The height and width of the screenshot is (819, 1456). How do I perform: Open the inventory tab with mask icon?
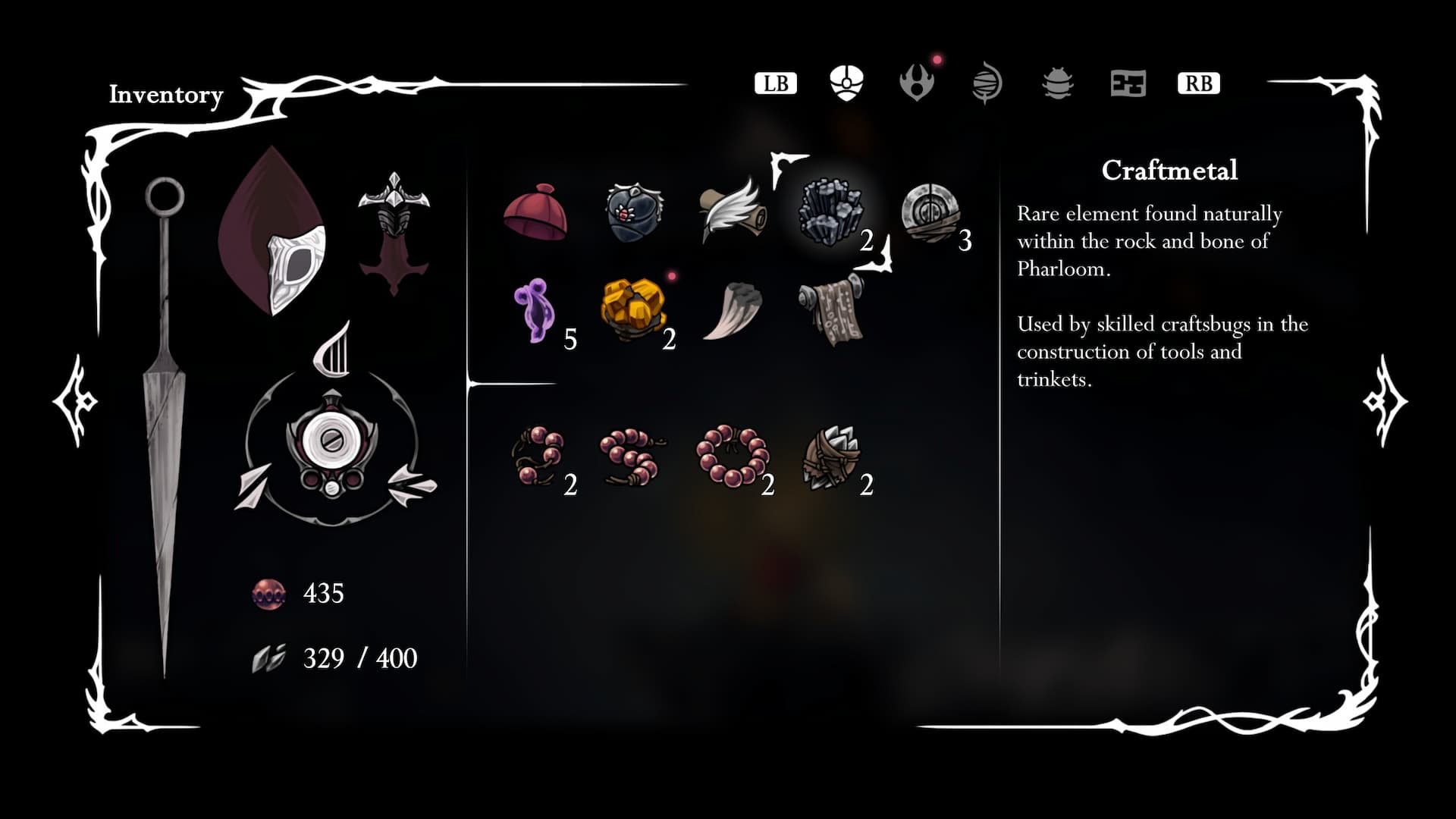(x=846, y=83)
